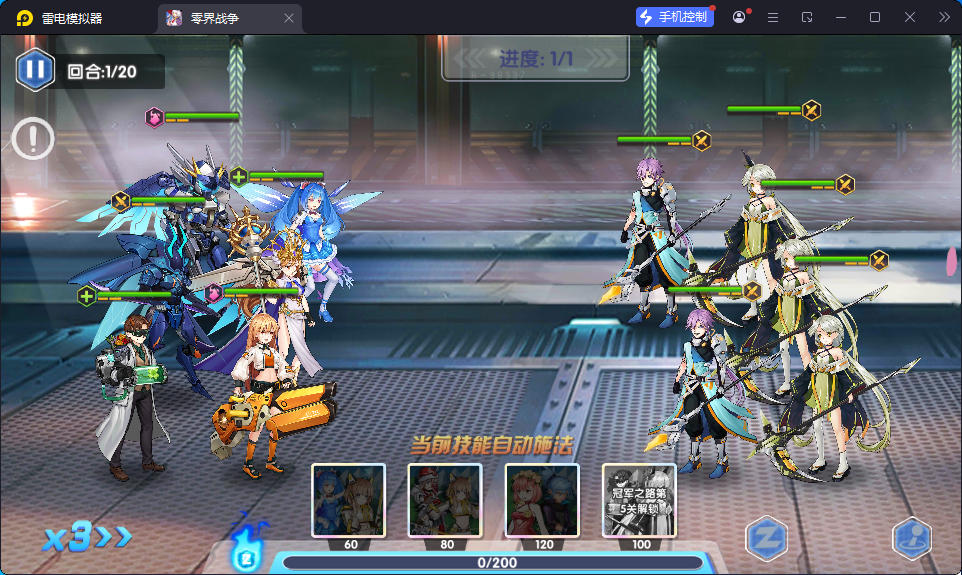Close the 零界战争 emulator tab
The width and height of the screenshot is (962, 575).
point(289,18)
